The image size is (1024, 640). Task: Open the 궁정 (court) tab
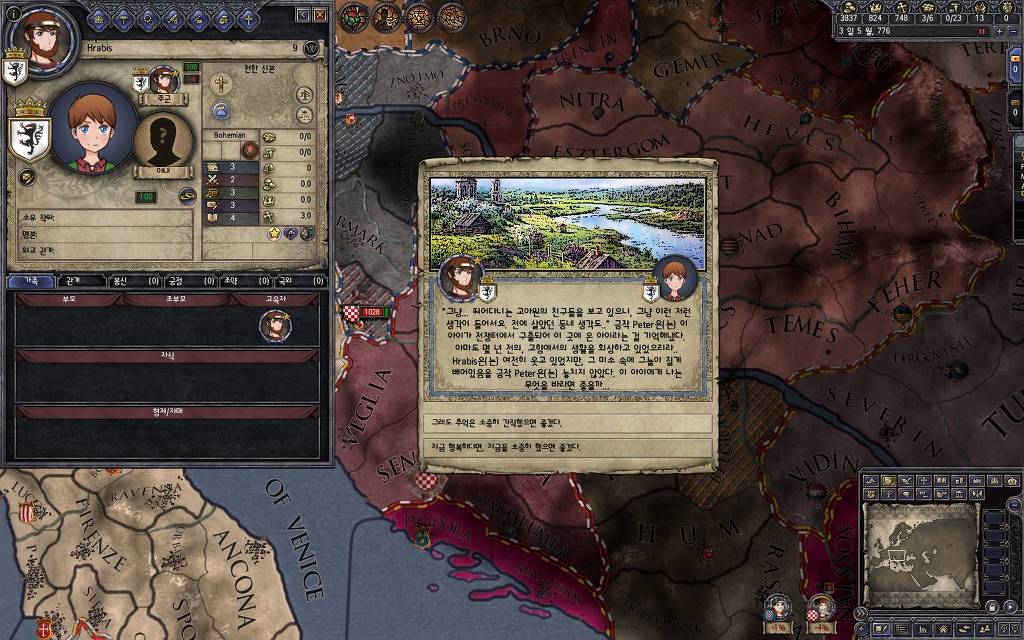point(174,281)
